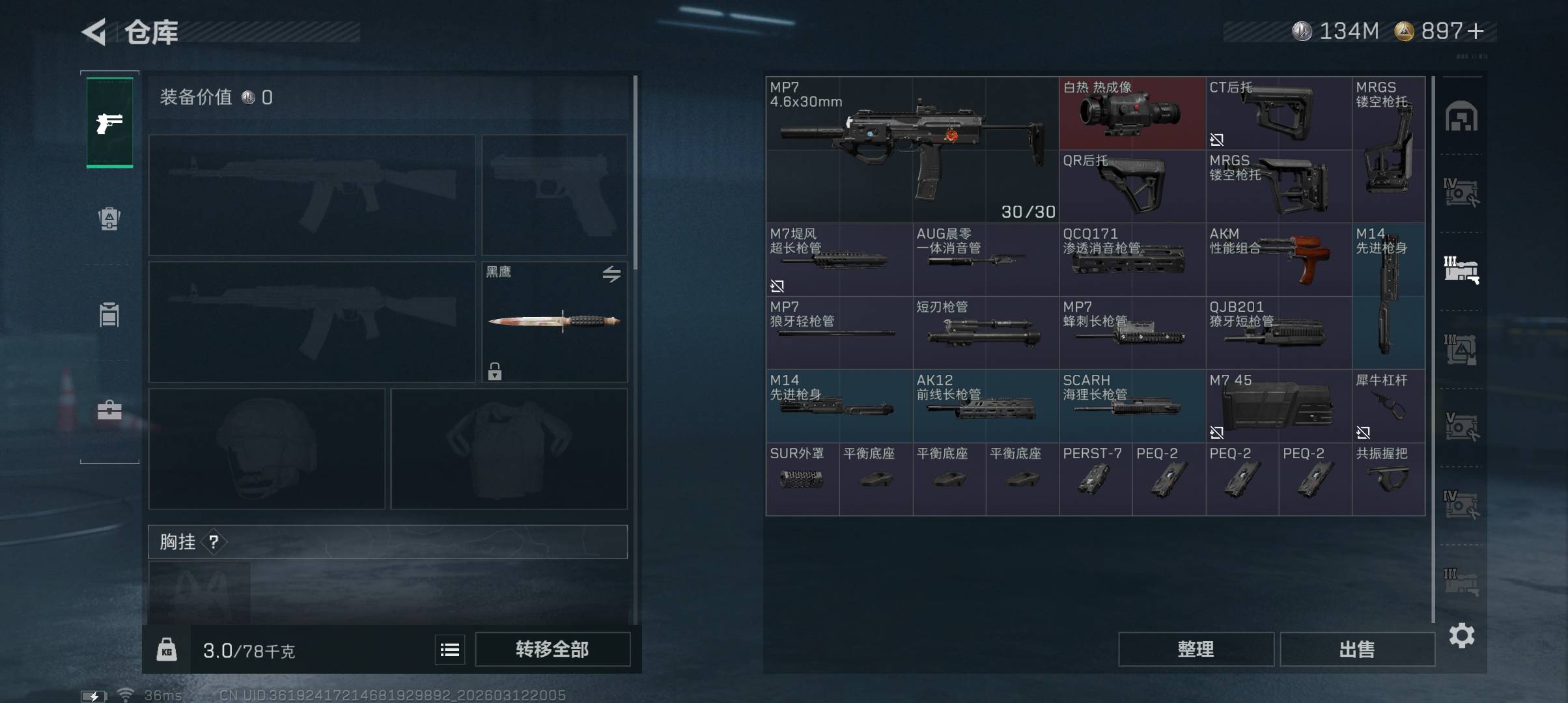Switch to the backpack tab on left
1568x703 pixels.
[109, 218]
